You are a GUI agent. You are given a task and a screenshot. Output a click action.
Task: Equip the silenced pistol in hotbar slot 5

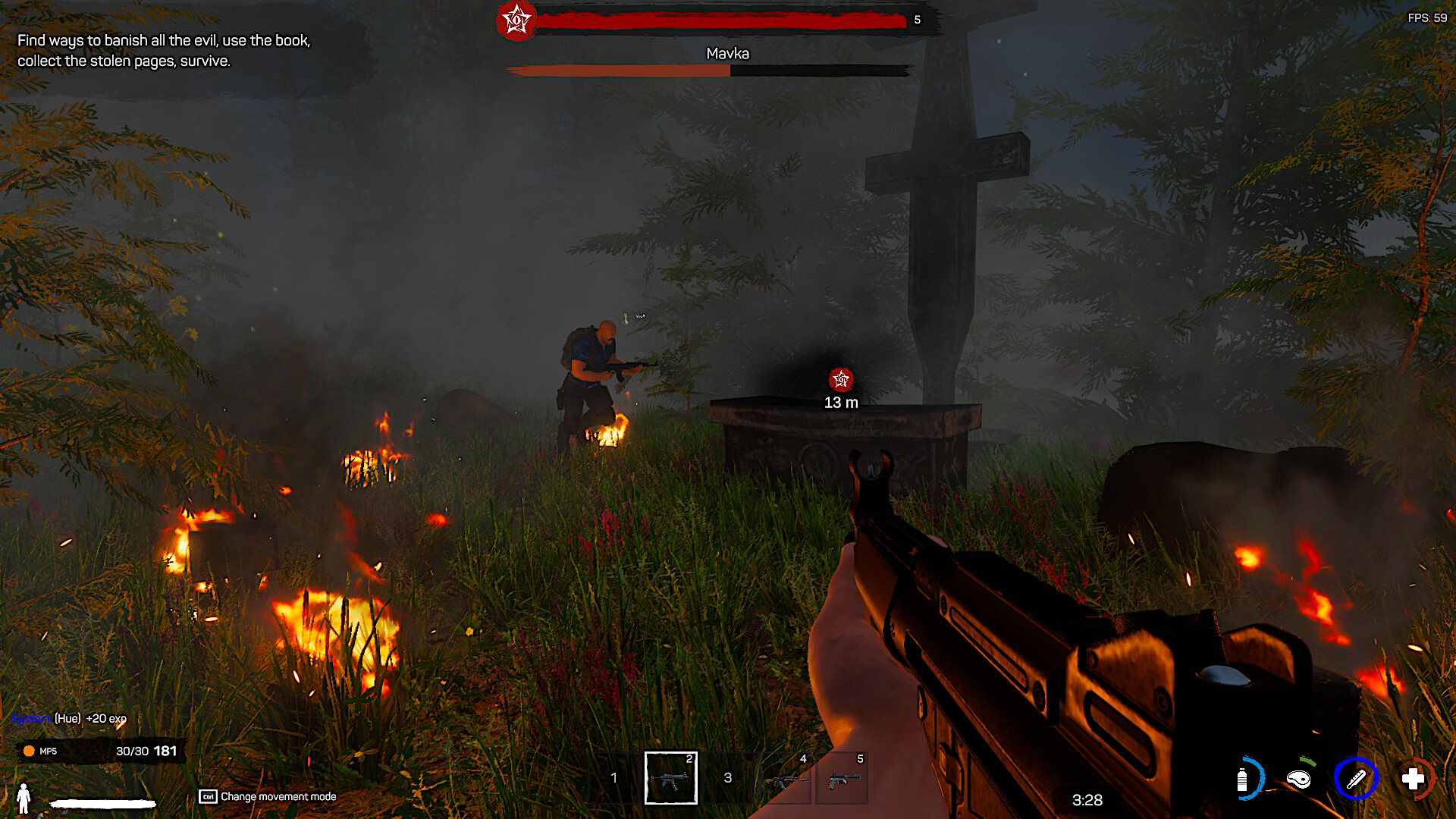pyautogui.click(x=843, y=778)
